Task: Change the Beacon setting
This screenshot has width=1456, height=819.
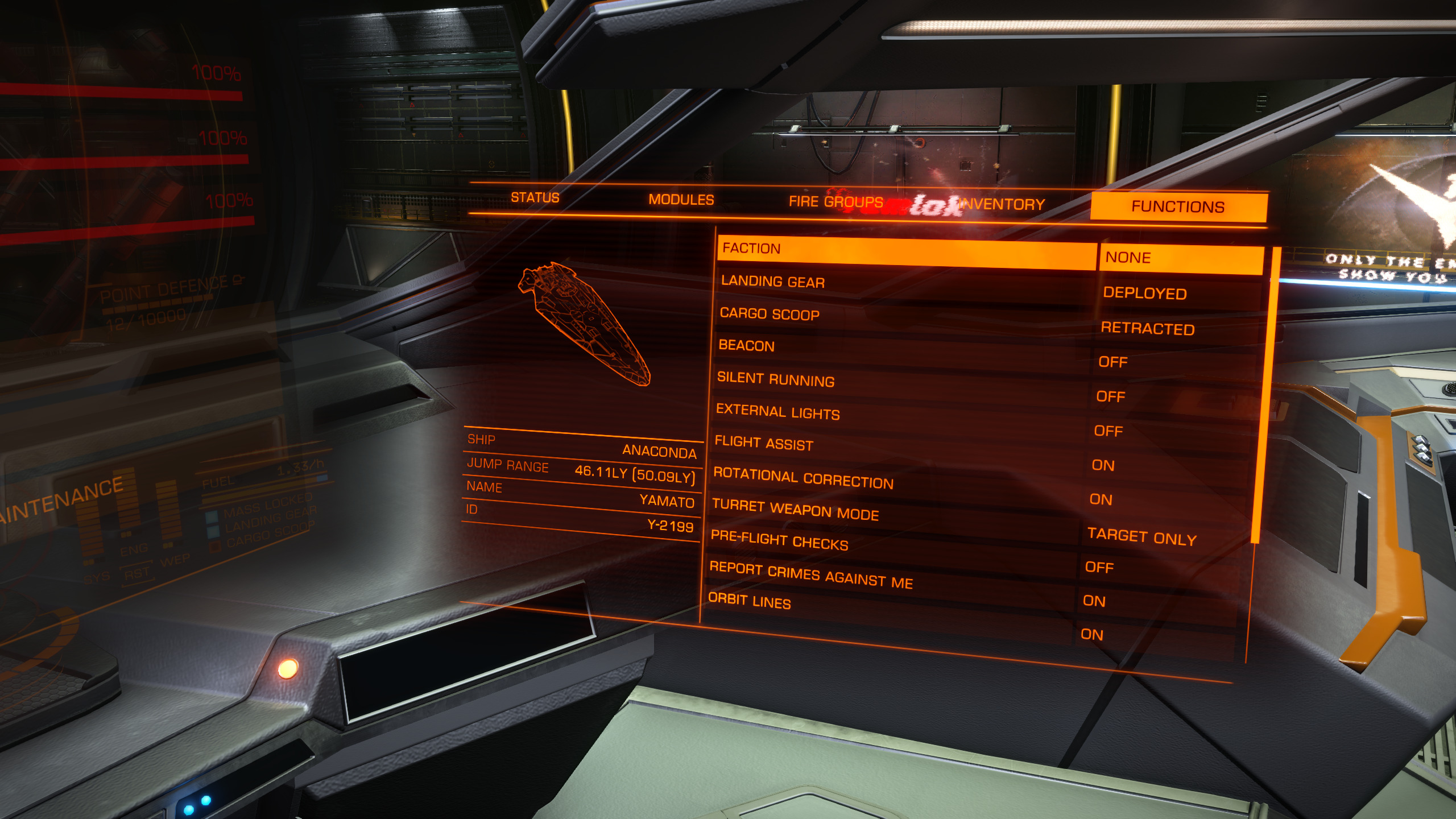Action: tap(902, 349)
